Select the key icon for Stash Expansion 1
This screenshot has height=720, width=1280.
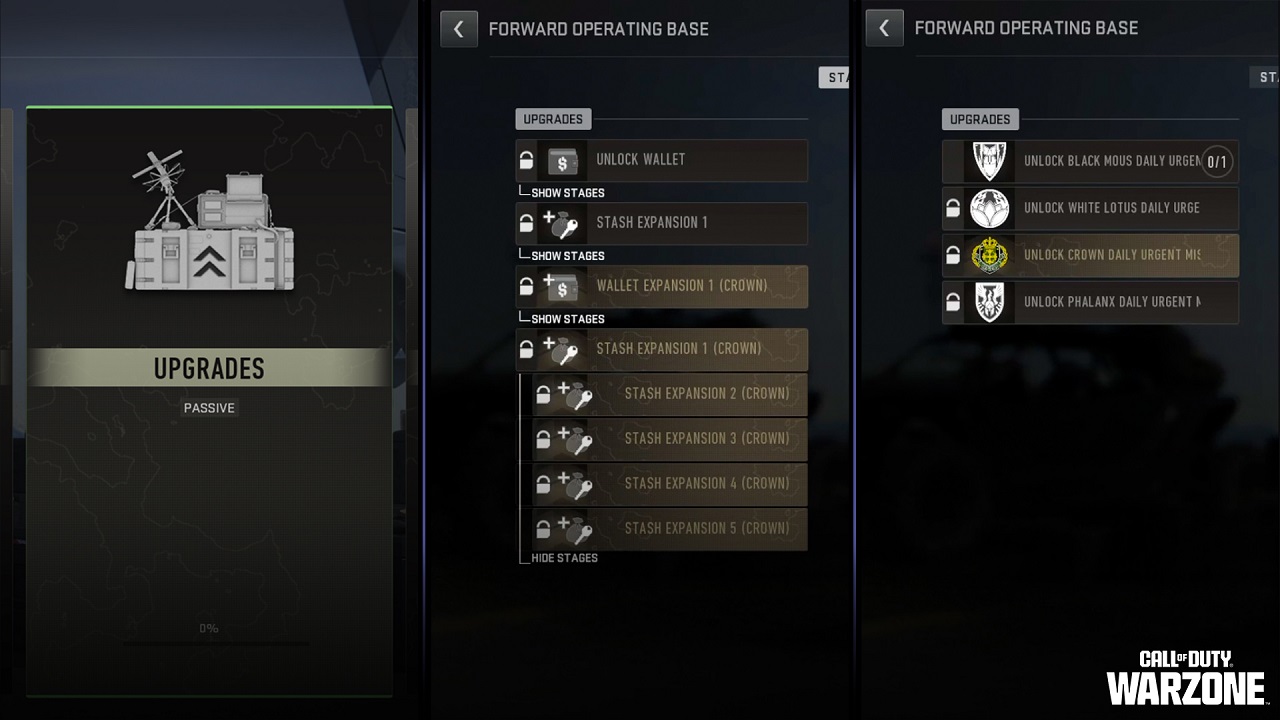pyautogui.click(x=565, y=224)
